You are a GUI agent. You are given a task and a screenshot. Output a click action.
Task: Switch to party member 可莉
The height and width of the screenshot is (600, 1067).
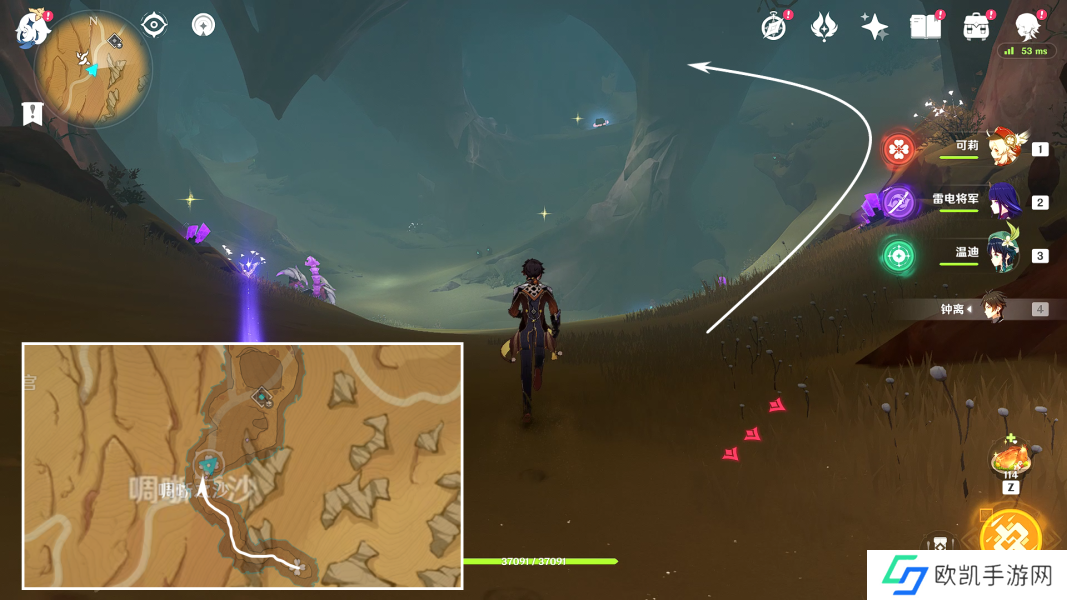[998, 148]
